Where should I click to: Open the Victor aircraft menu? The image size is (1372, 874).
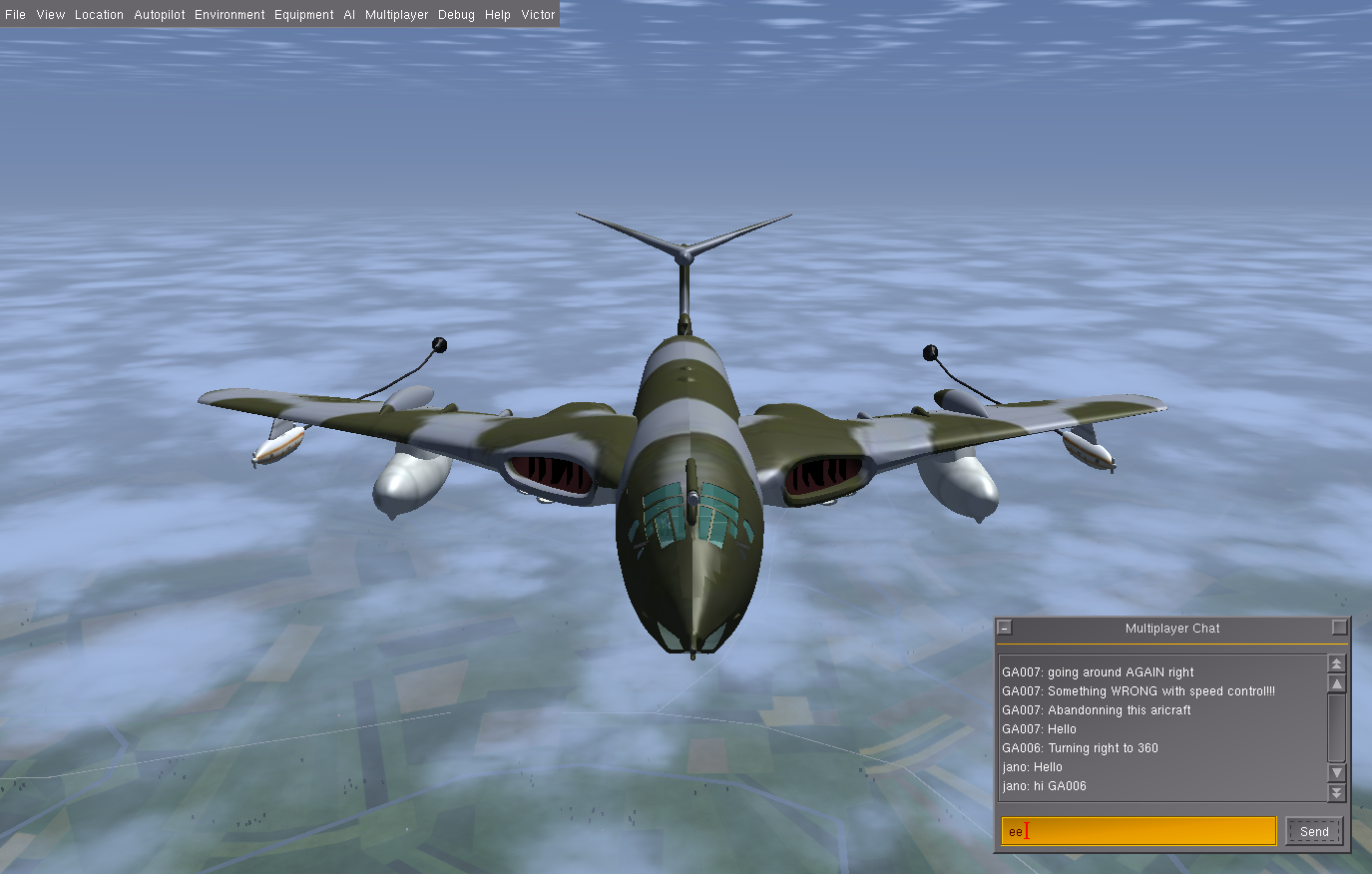click(x=538, y=15)
